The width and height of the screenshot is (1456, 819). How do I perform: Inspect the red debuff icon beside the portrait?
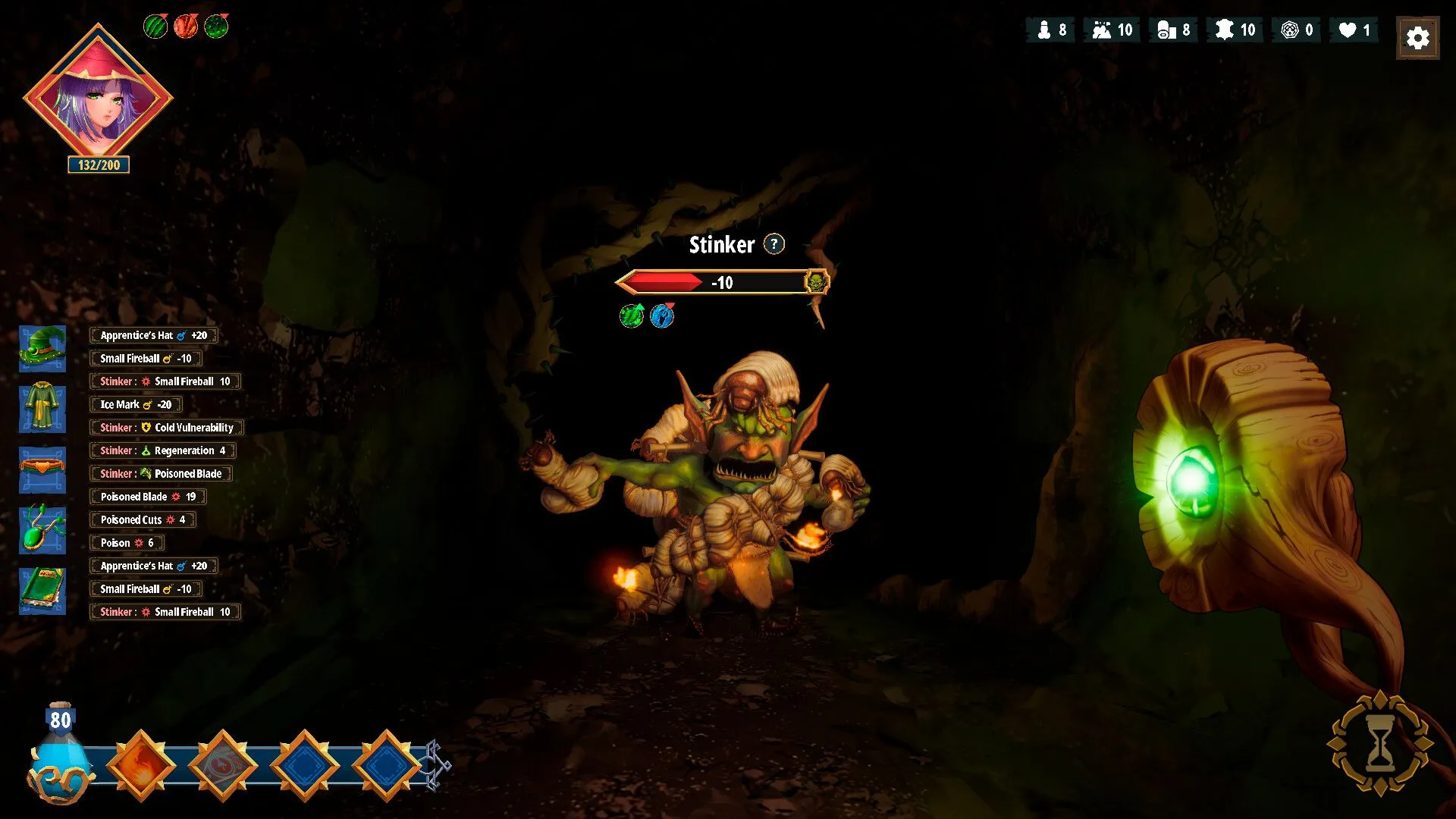186,27
